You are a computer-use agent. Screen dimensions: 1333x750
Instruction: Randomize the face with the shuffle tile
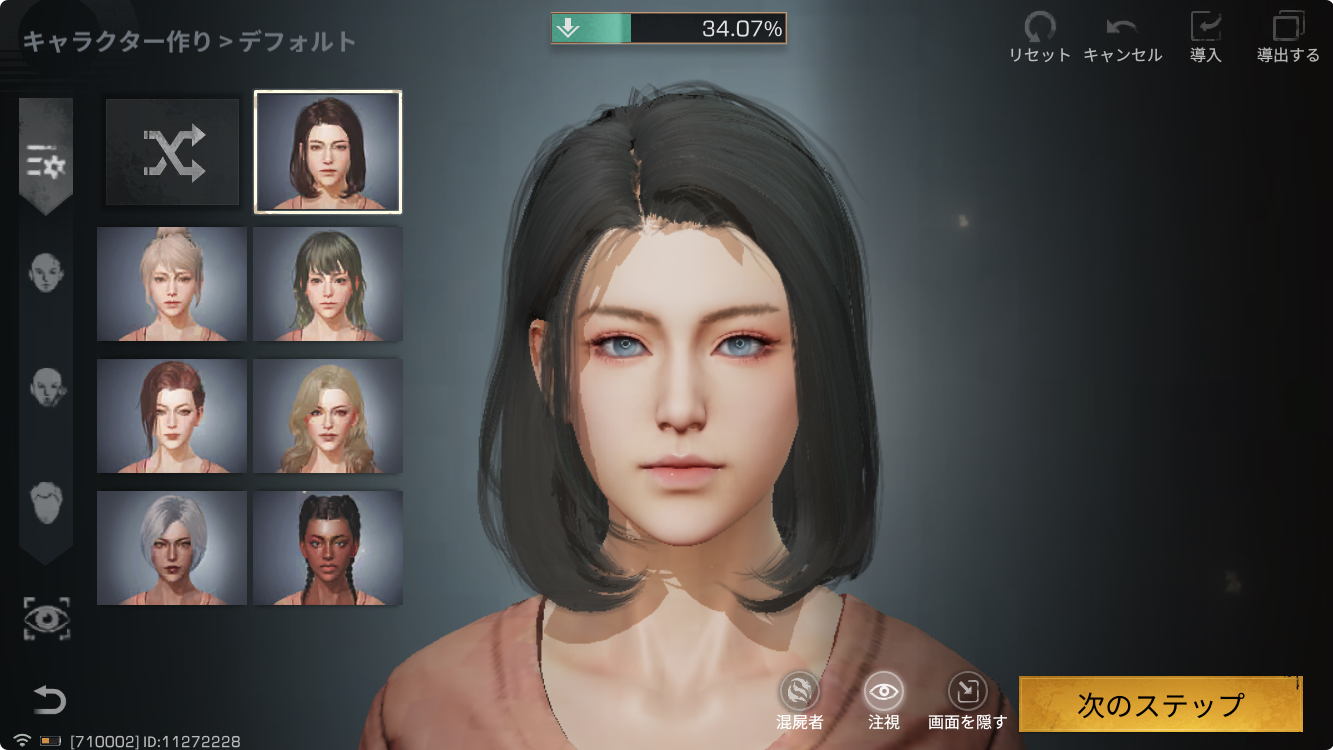pos(173,152)
